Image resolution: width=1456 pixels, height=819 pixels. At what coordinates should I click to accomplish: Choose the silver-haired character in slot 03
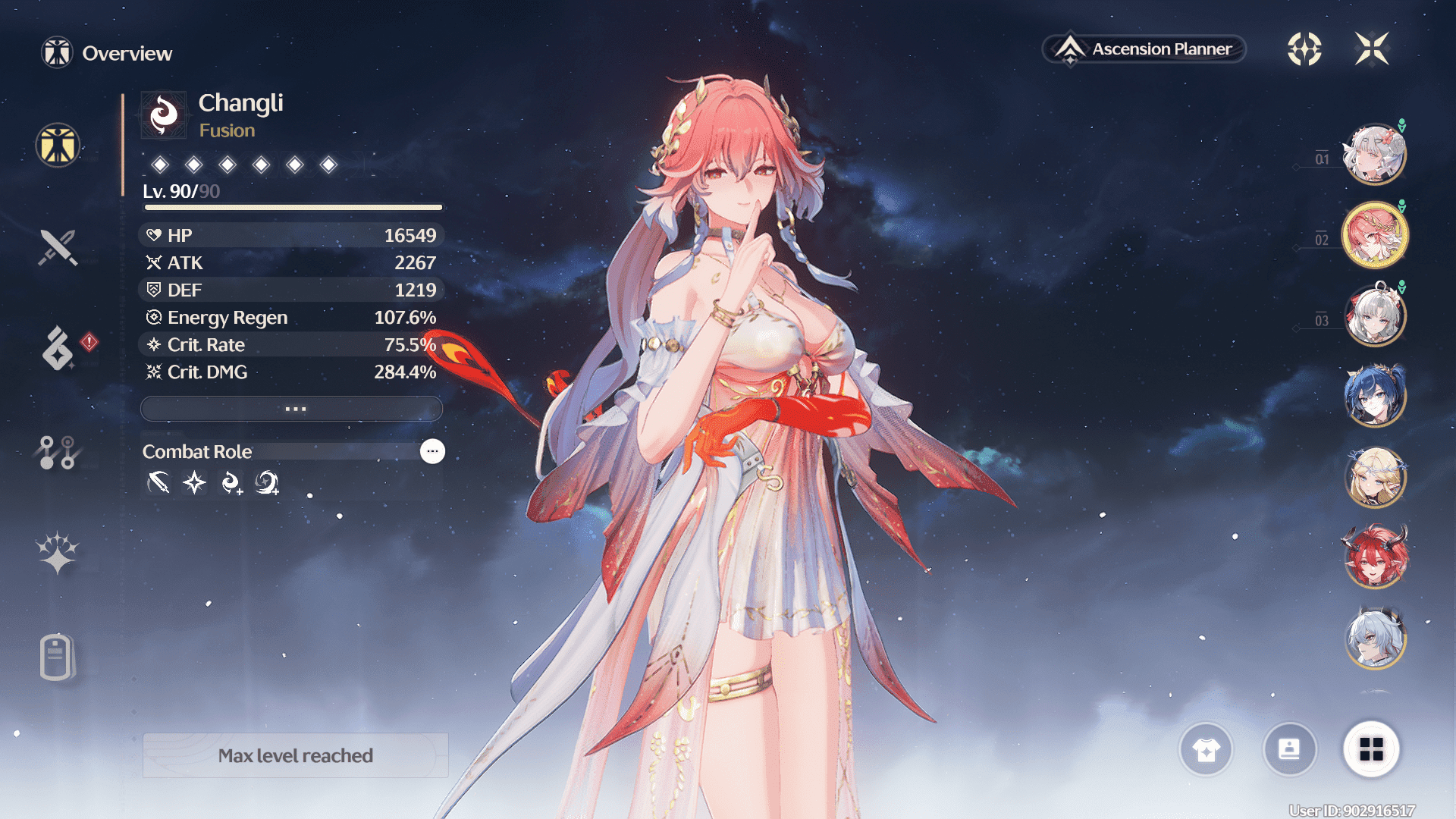point(1374,315)
